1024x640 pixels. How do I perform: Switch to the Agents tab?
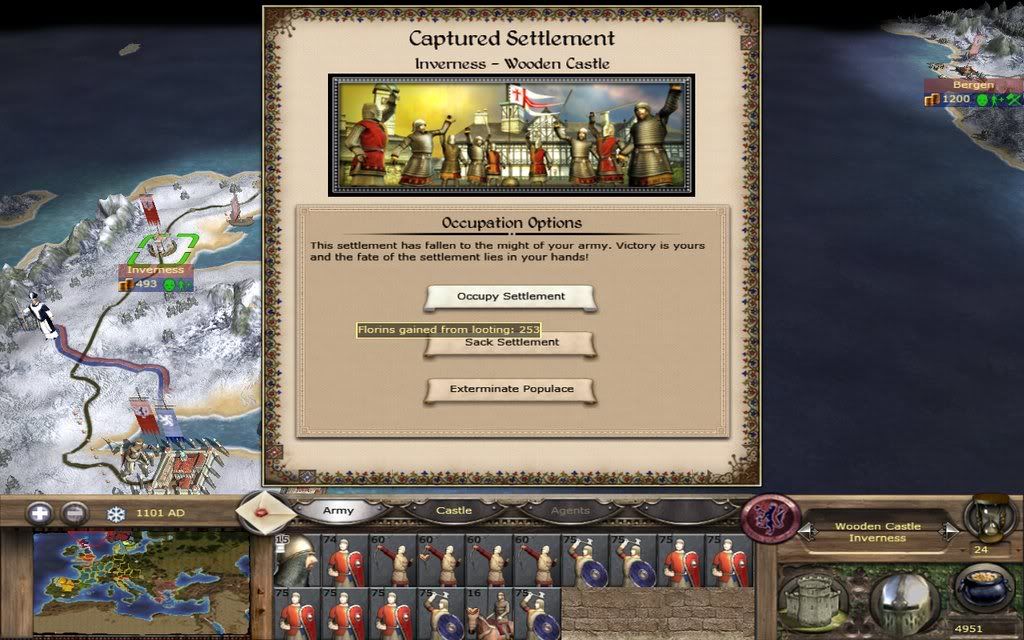pyautogui.click(x=570, y=511)
